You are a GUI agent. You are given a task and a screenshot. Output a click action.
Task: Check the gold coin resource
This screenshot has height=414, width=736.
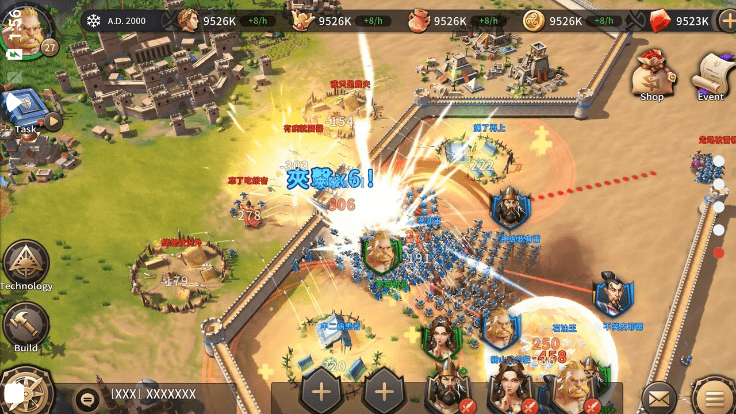(x=534, y=20)
